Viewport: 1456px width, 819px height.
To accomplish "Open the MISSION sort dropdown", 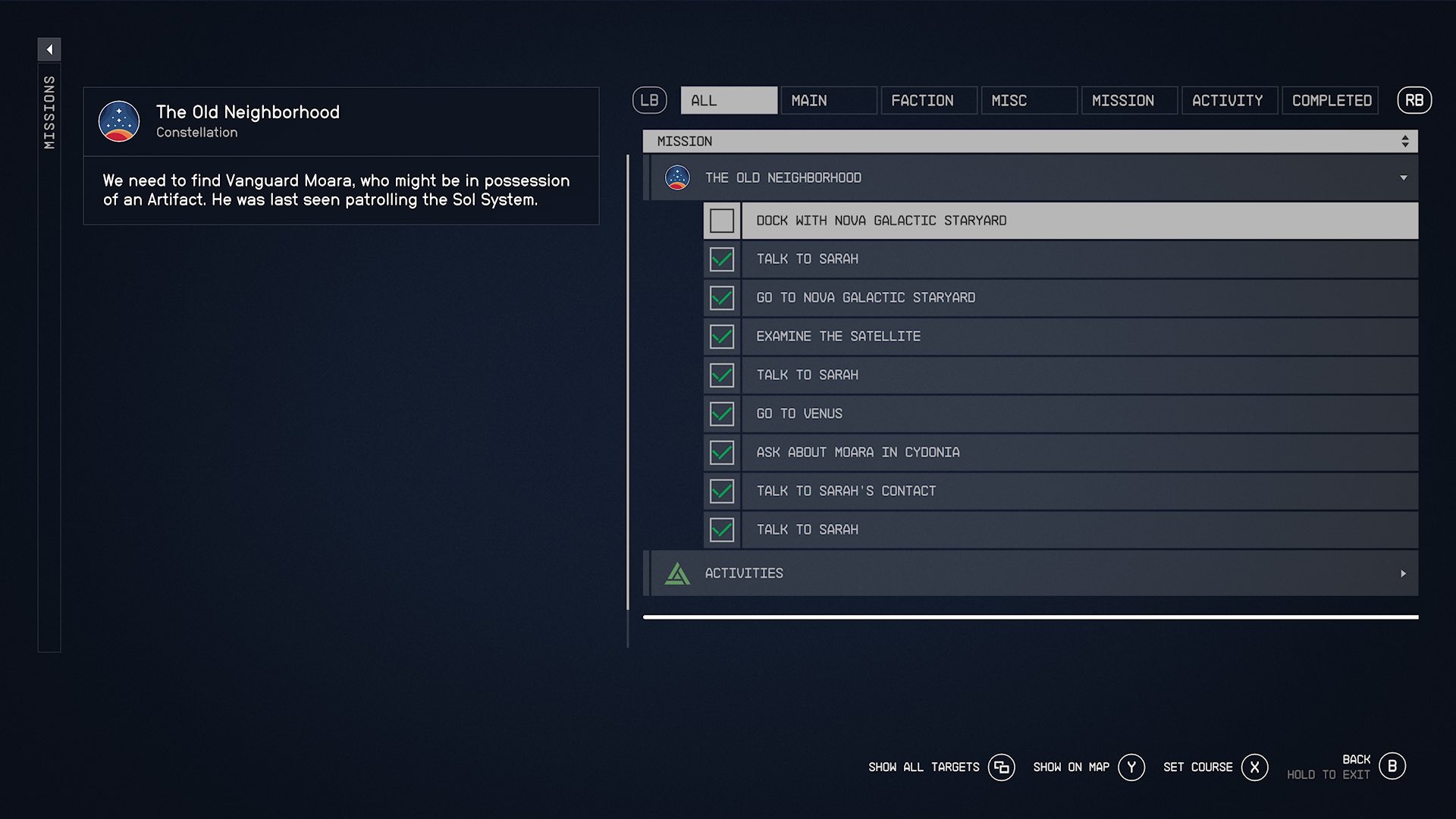I will pyautogui.click(x=1030, y=141).
